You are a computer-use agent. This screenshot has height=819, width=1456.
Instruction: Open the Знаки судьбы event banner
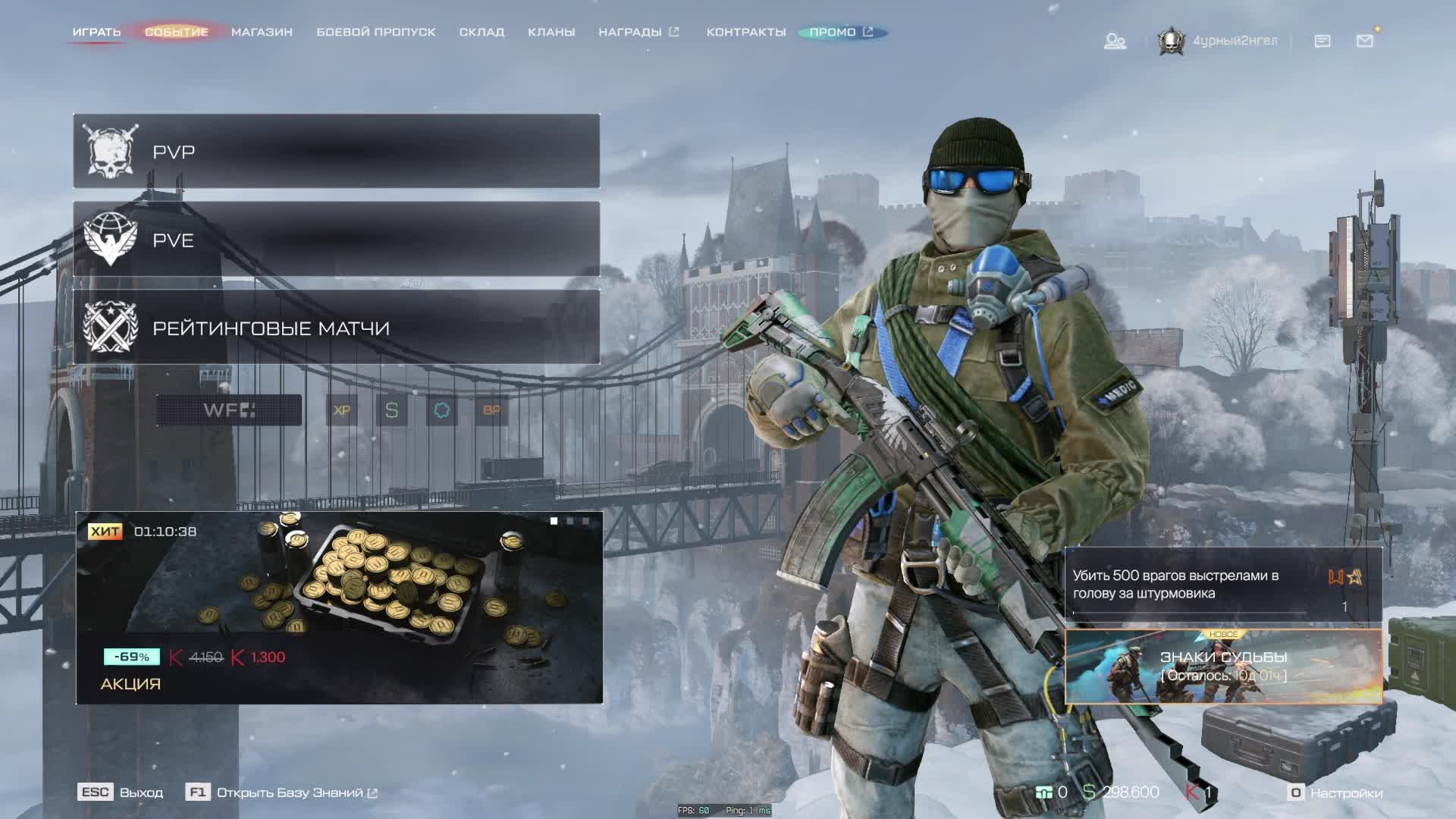click(1223, 667)
